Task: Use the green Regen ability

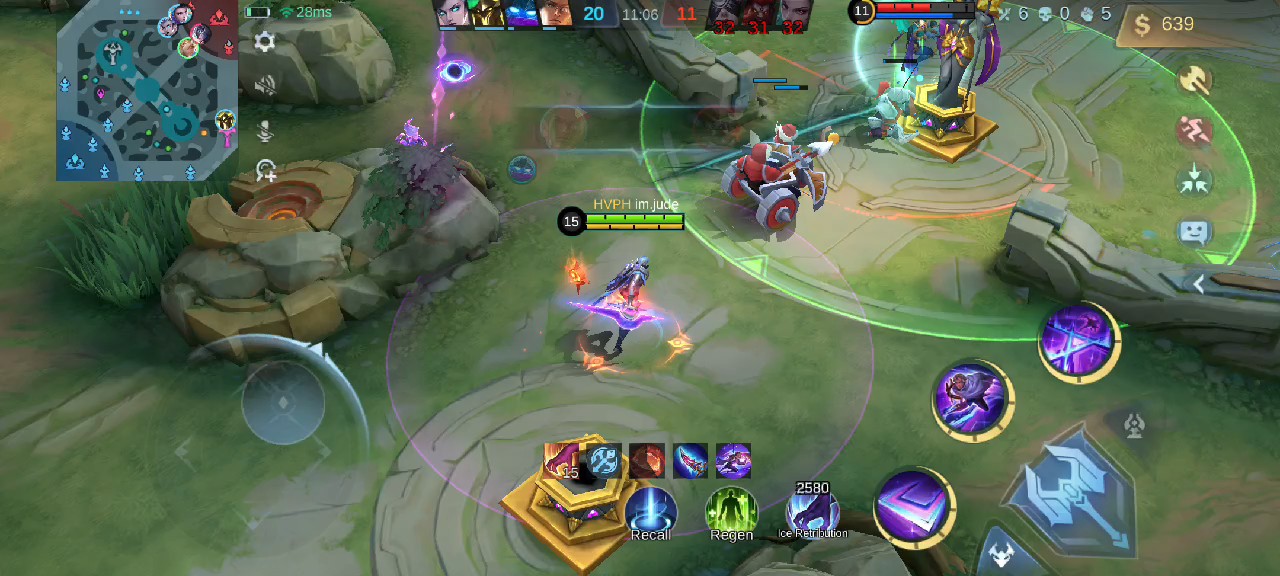Action: coord(731,512)
